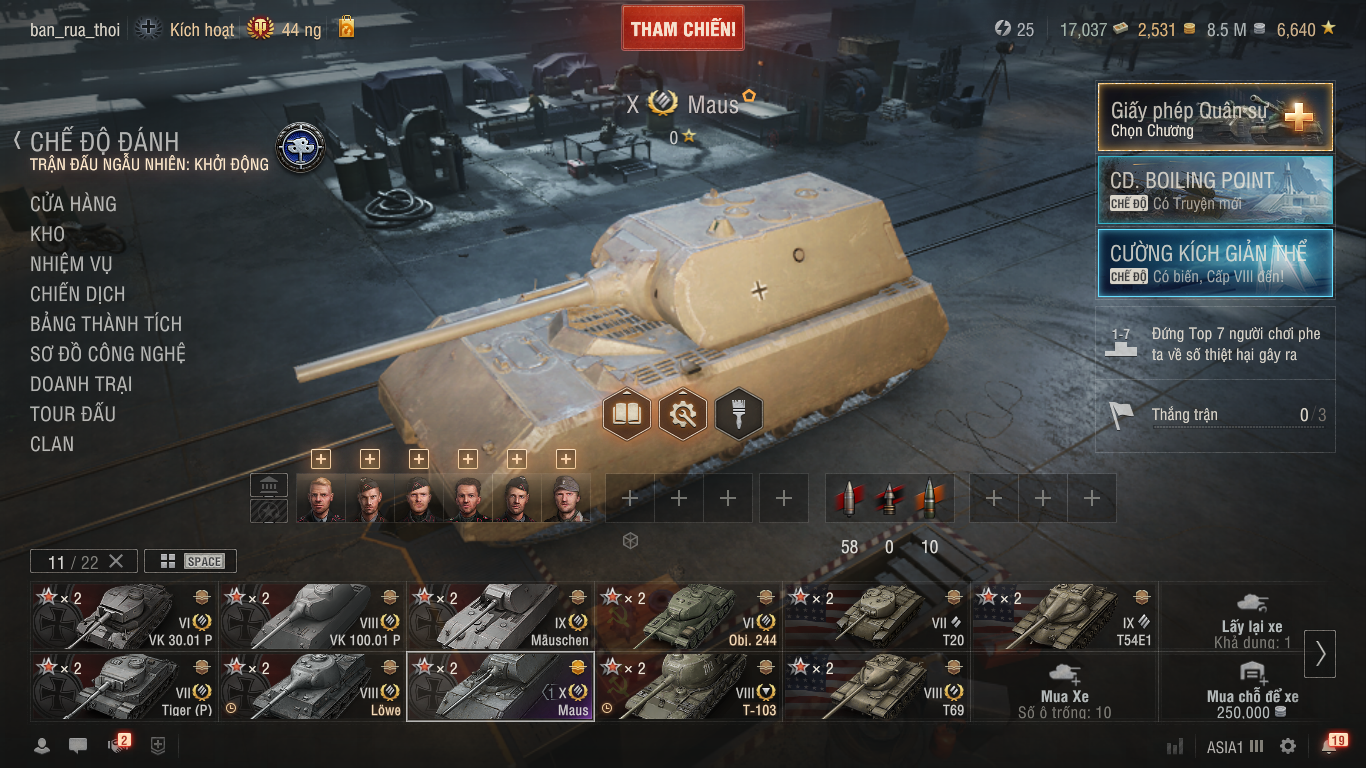The width and height of the screenshot is (1366, 768).
Task: Enter the DOANH TRẠI barracks
Action: pos(81,384)
